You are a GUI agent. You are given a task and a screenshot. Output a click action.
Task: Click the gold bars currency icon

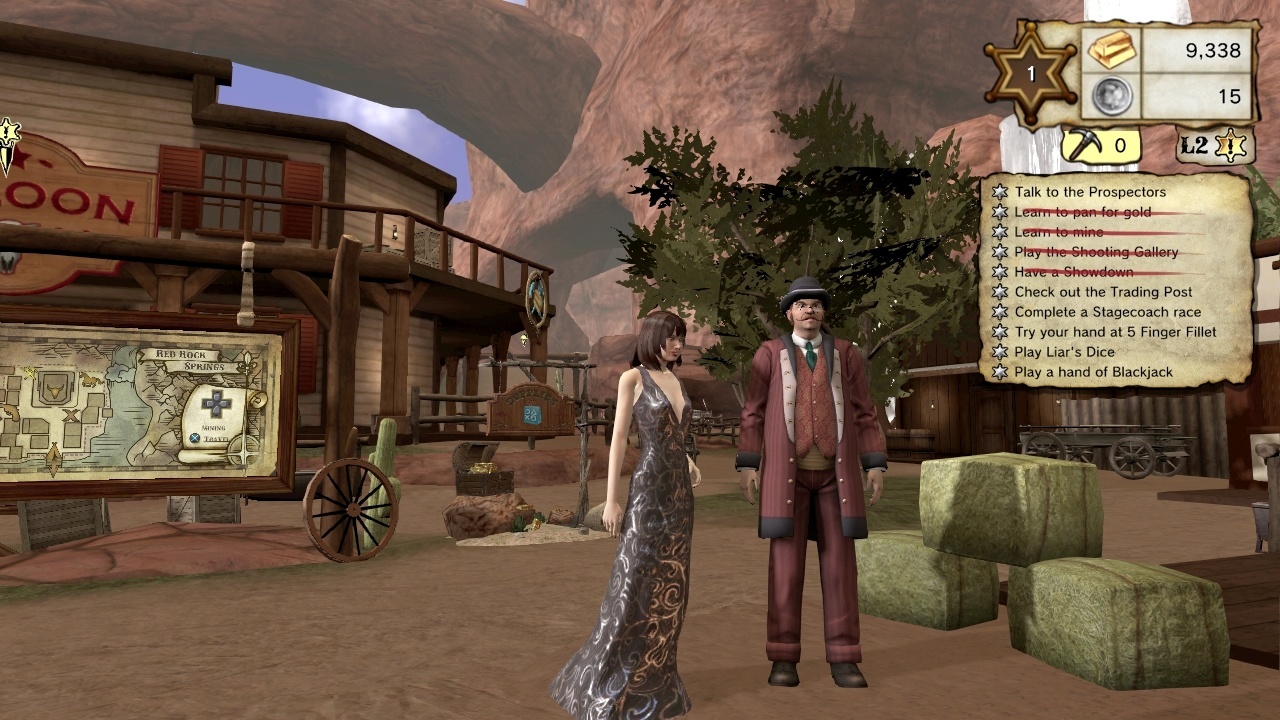(1111, 50)
